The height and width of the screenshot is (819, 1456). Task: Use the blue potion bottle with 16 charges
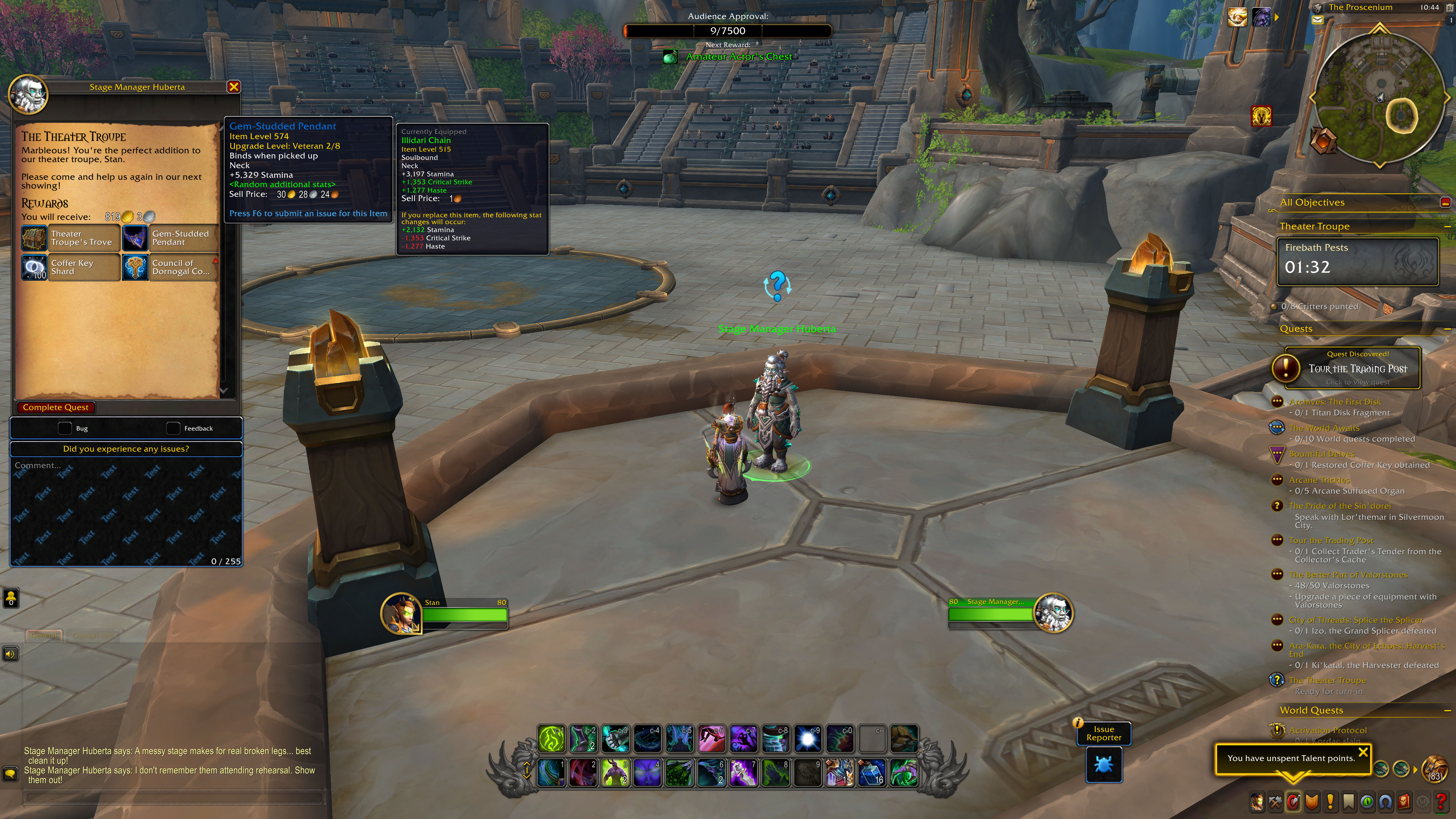point(871,773)
